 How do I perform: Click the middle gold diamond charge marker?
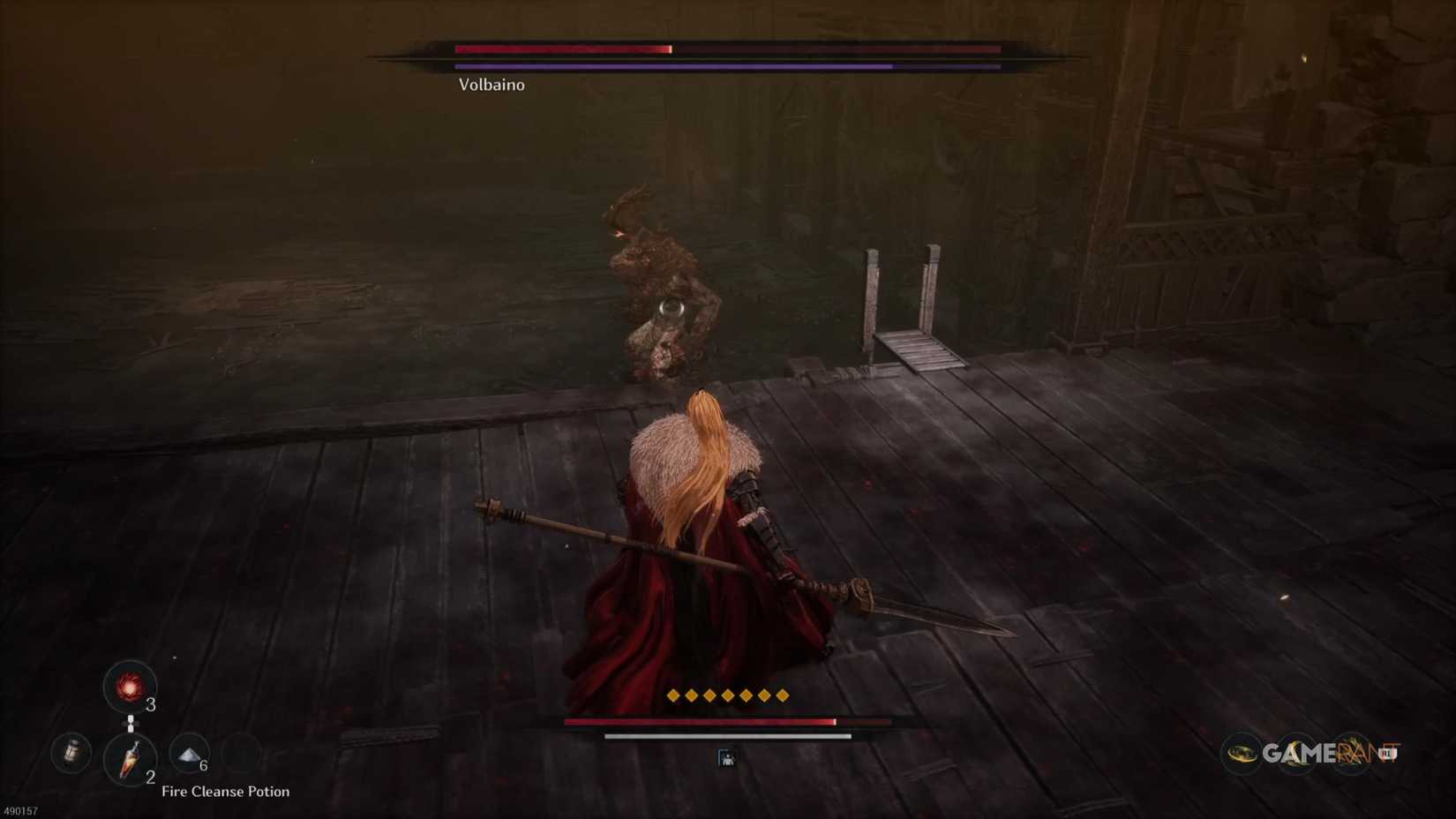click(x=728, y=695)
